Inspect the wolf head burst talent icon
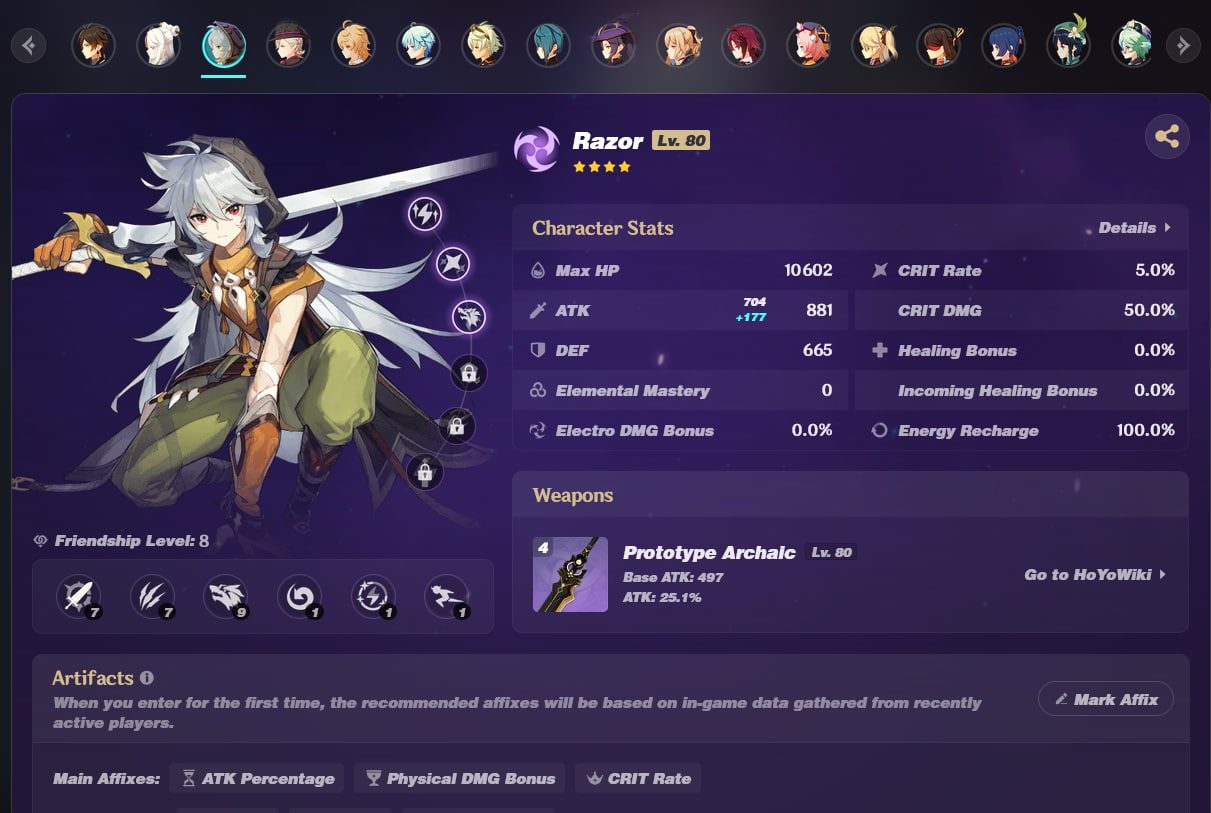The image size is (1211, 813). (225, 596)
